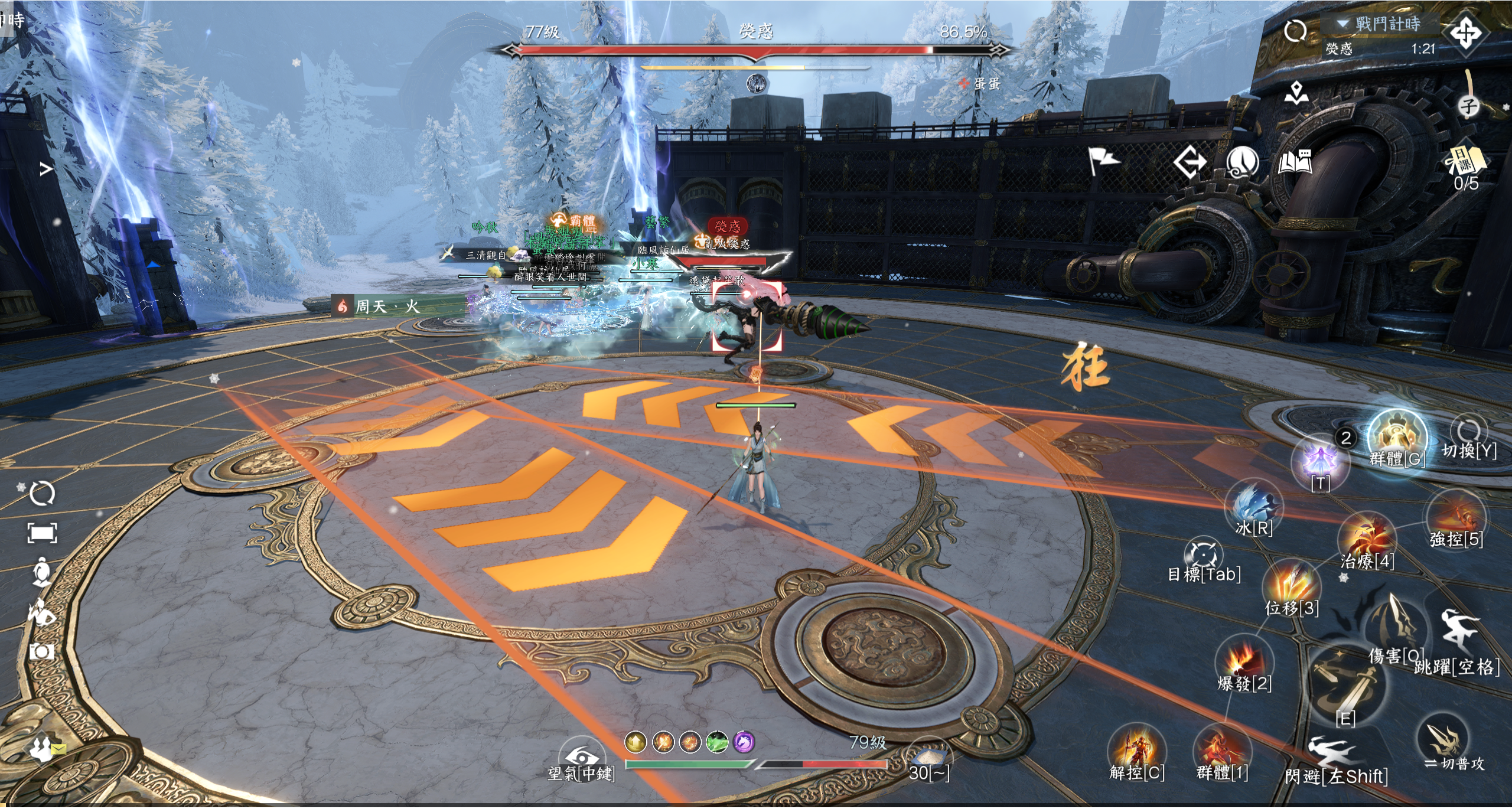Image resolution: width=1512 pixels, height=809 pixels.
Task: Open the camera screenshot mode
Action: (x=42, y=652)
